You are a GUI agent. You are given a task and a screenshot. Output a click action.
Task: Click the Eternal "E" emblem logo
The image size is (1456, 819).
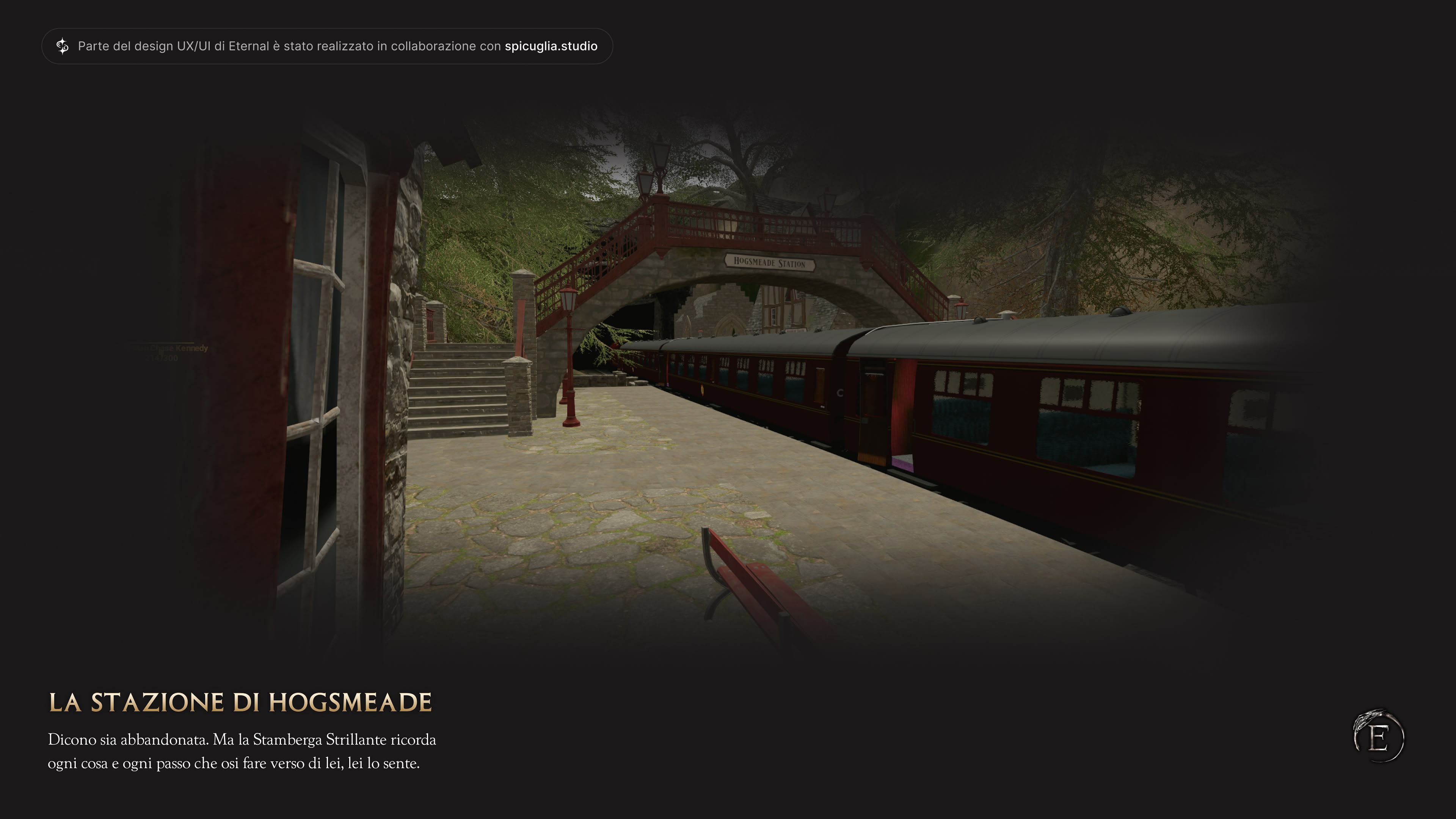(x=1379, y=736)
